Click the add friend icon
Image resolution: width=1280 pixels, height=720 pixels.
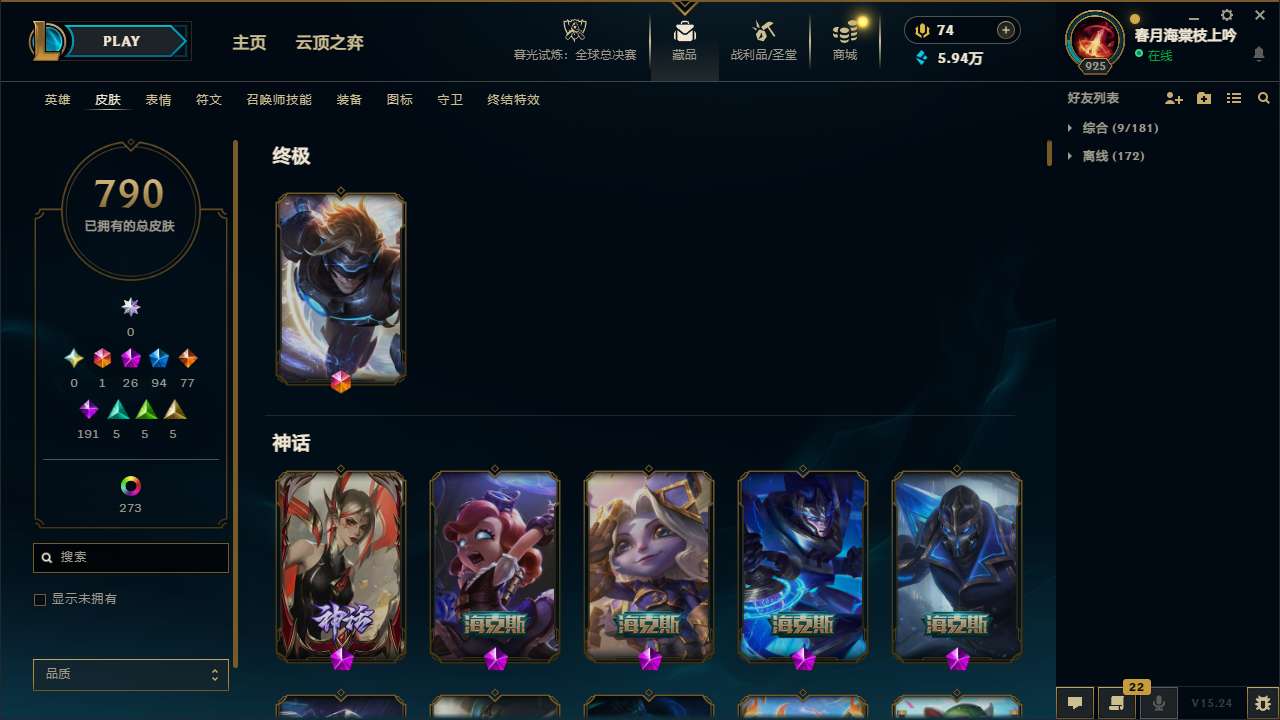pos(1174,98)
